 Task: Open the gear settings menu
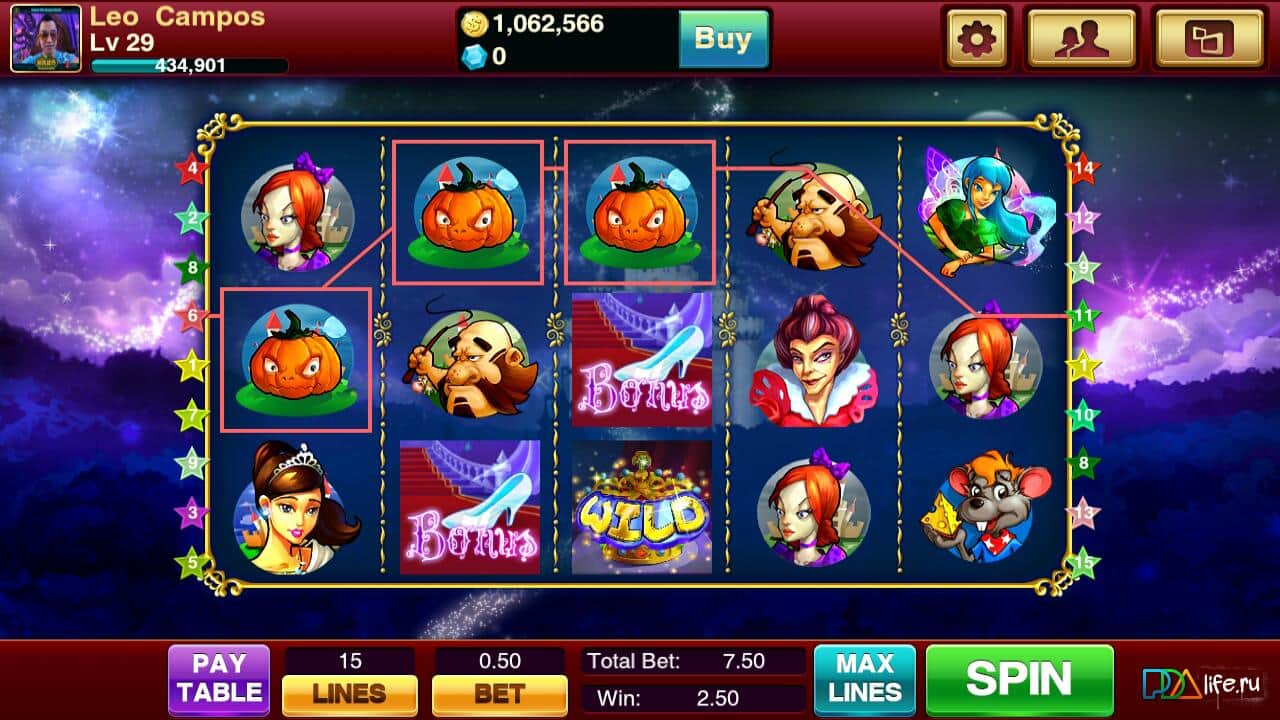click(977, 39)
